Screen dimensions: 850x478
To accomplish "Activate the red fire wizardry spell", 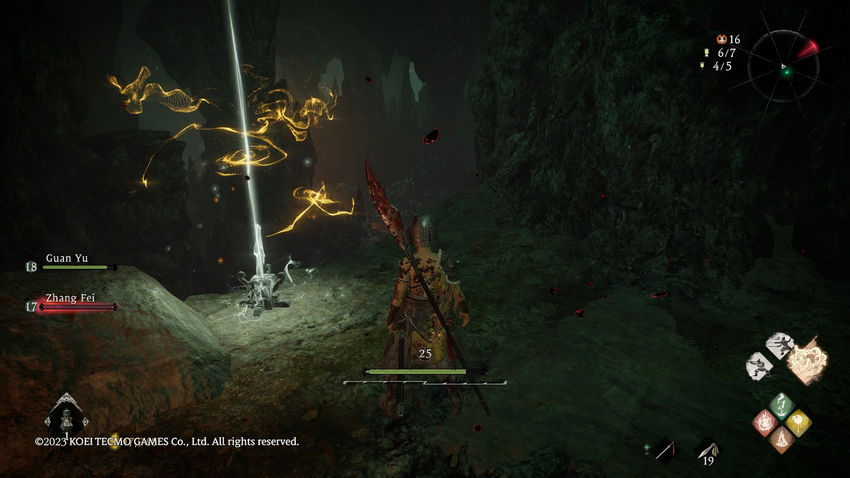I will click(x=765, y=421).
